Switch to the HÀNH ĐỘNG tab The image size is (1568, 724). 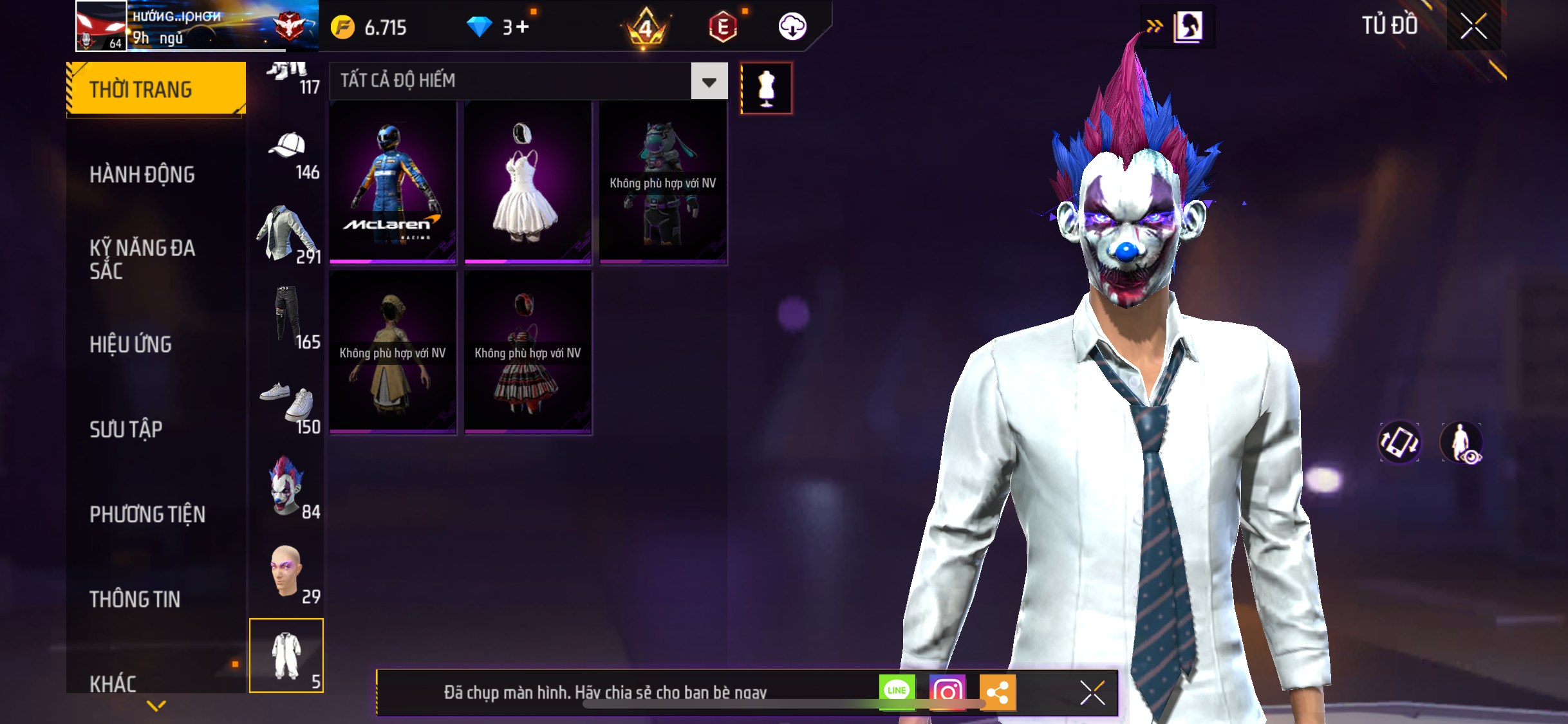[x=142, y=174]
